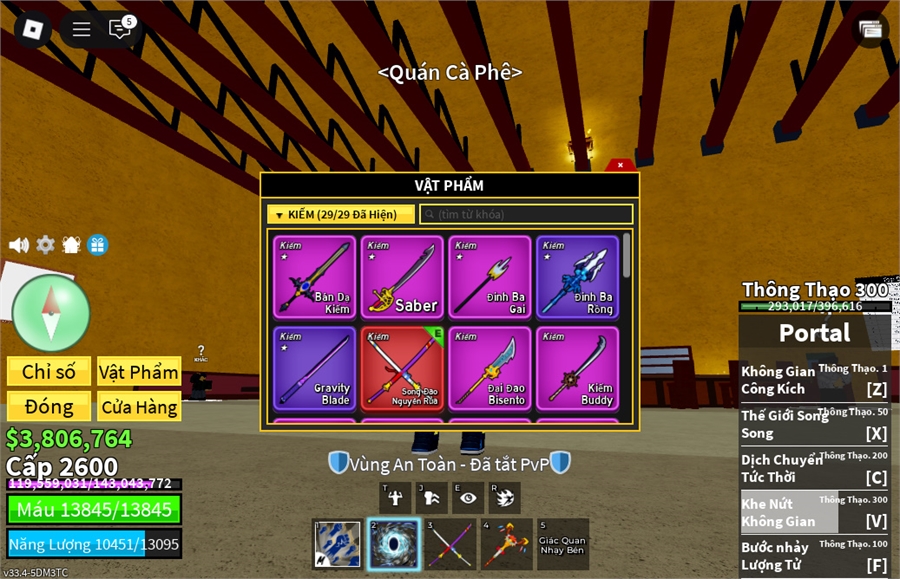Click the Đóng button
Screen dimensions: 900x579
click(49, 407)
